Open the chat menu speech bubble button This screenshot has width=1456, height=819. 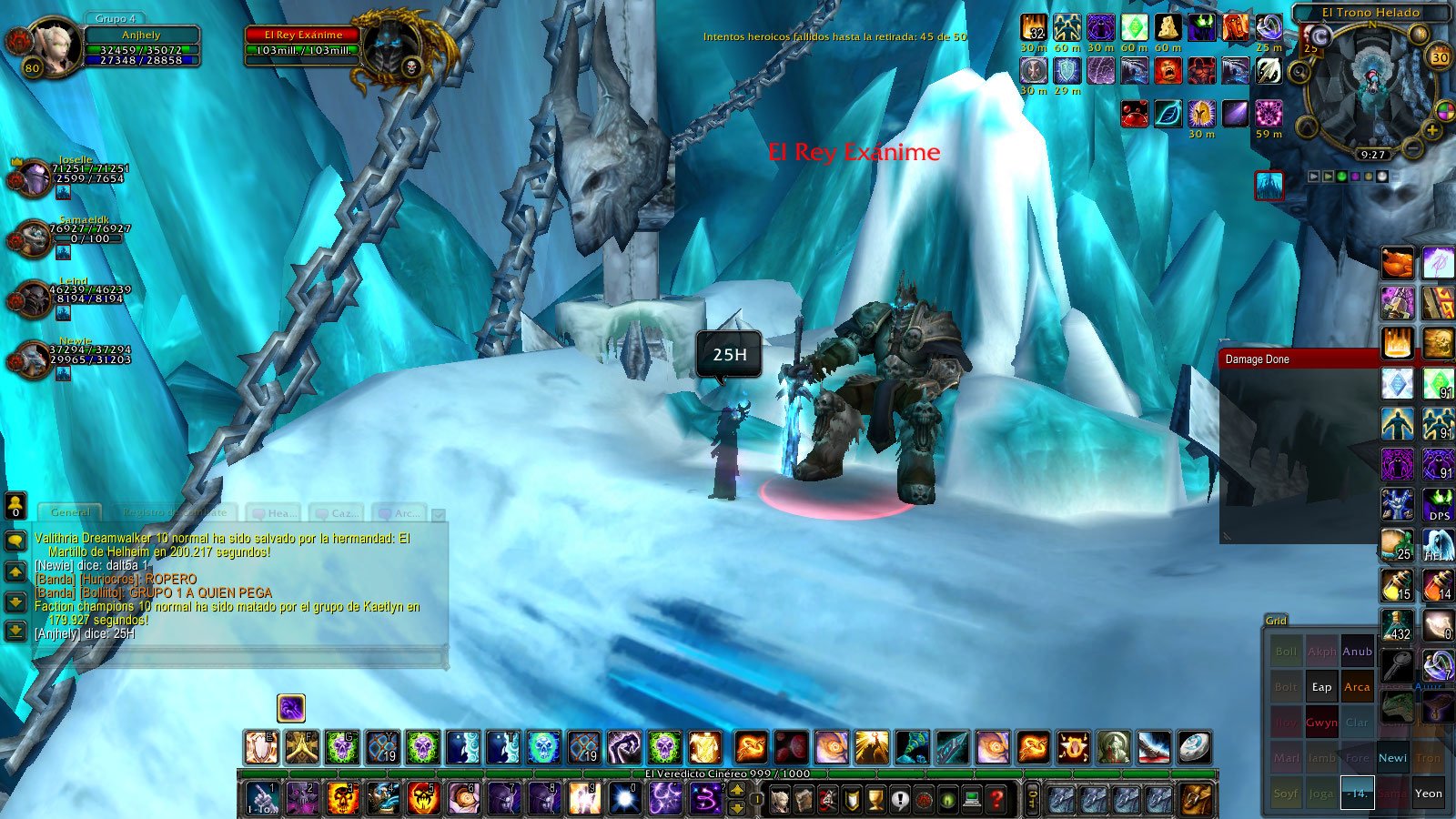coord(15,541)
